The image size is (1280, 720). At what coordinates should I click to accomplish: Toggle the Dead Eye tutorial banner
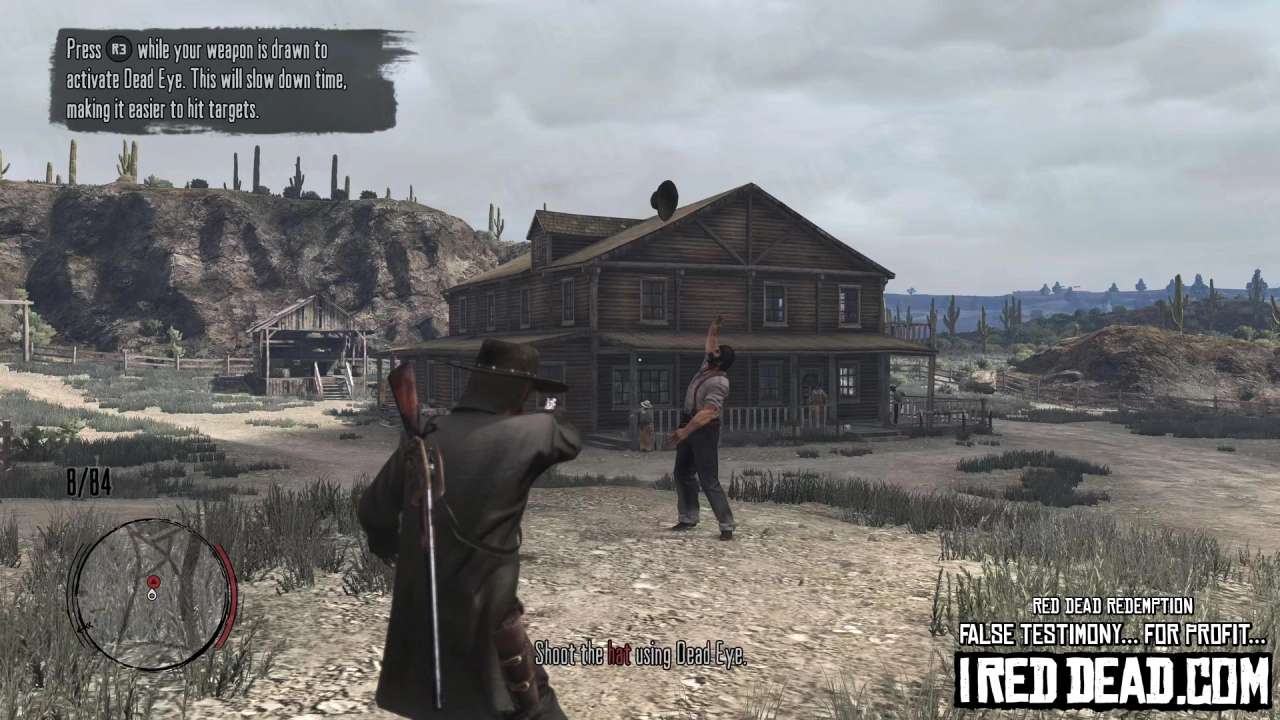225,80
